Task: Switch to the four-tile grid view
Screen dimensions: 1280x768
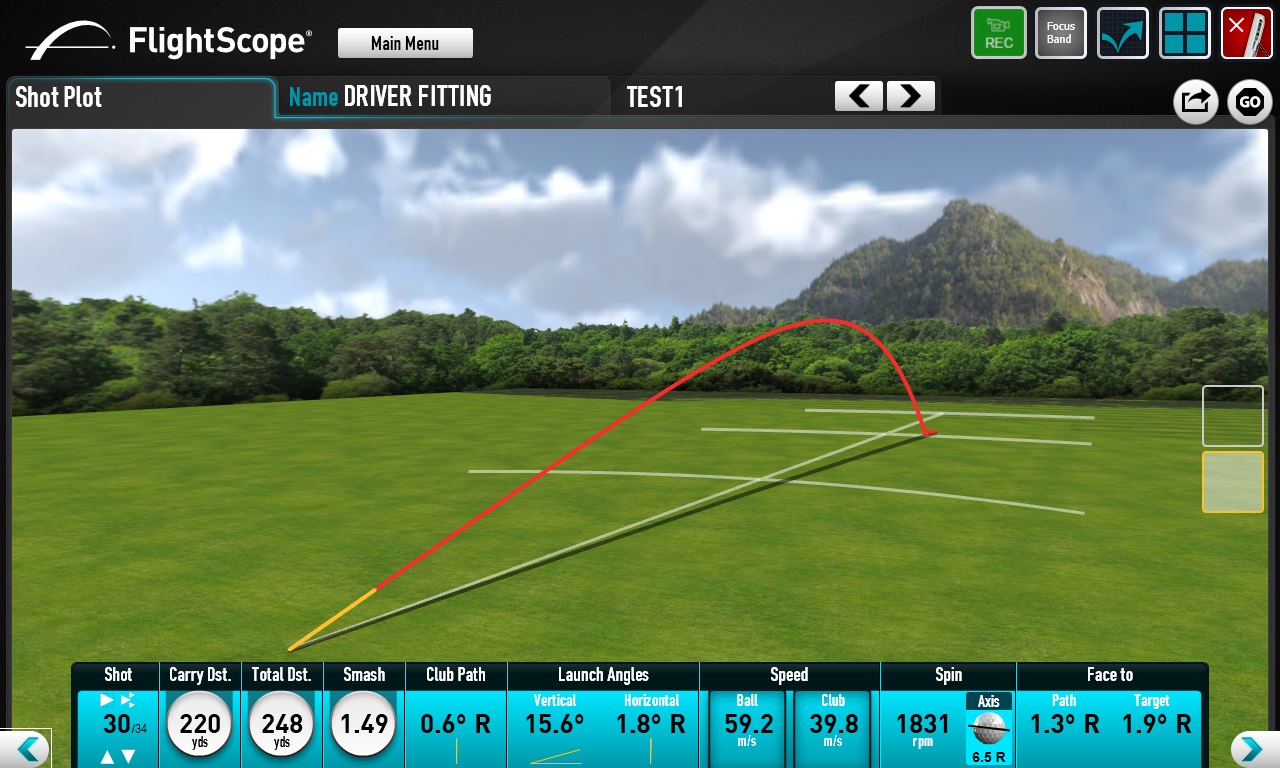Action: click(1184, 33)
